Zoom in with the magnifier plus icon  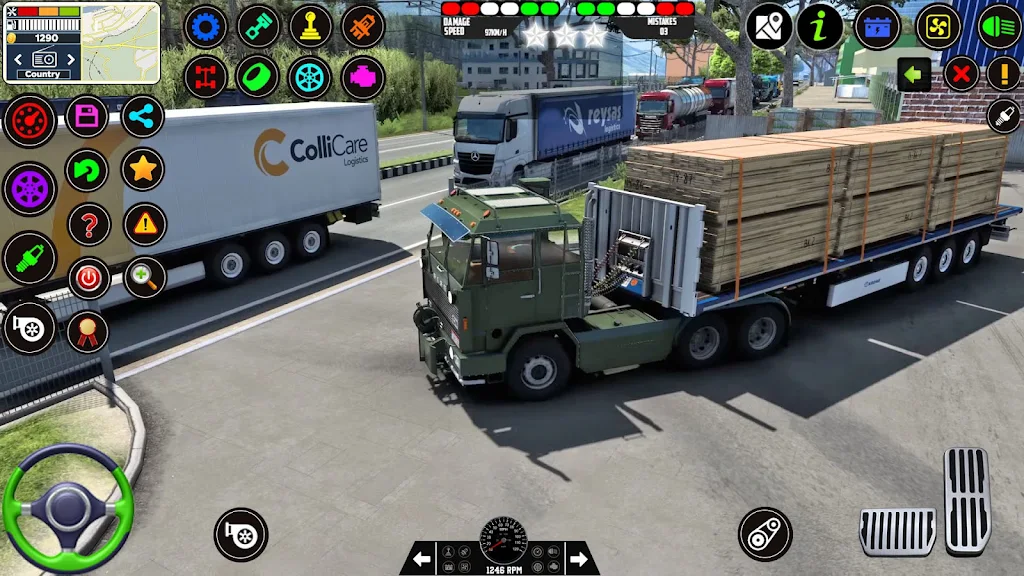[145, 278]
